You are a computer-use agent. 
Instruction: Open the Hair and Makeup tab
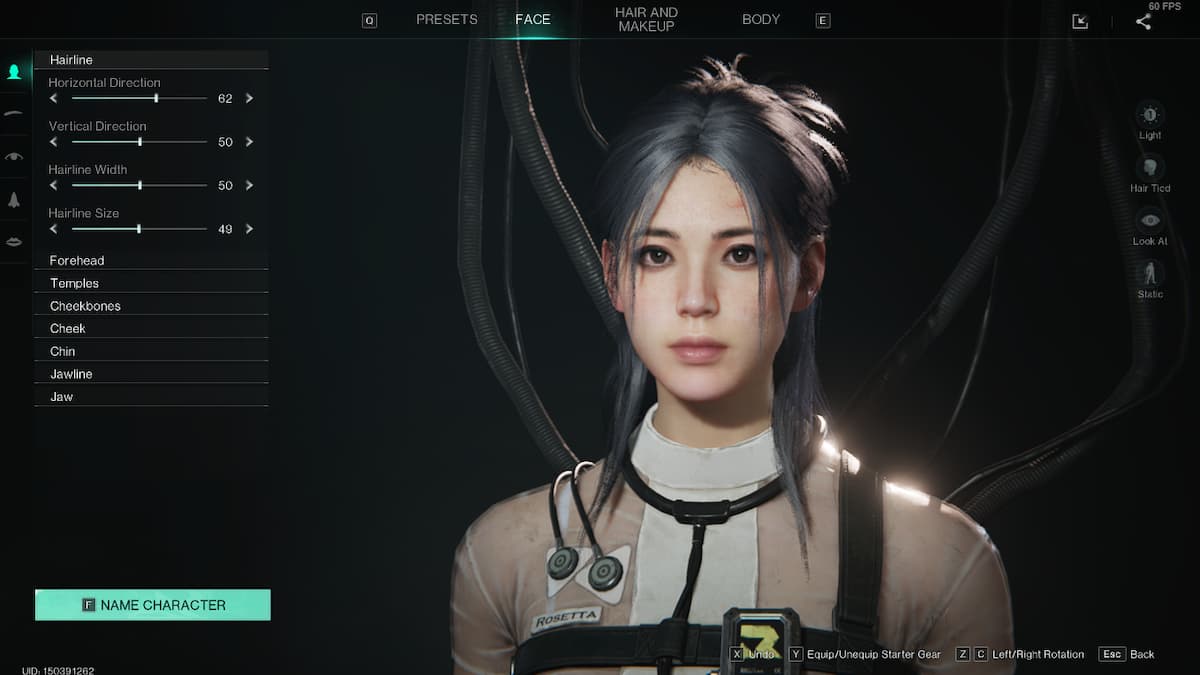646,20
